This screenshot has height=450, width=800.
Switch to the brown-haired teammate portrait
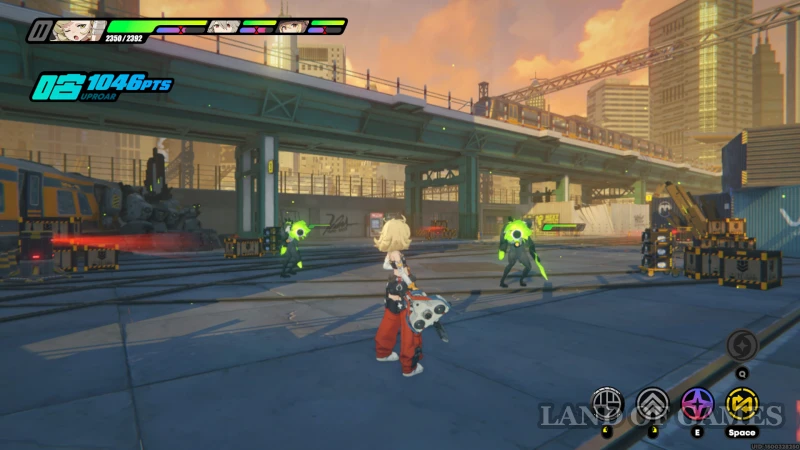[x=291, y=26]
